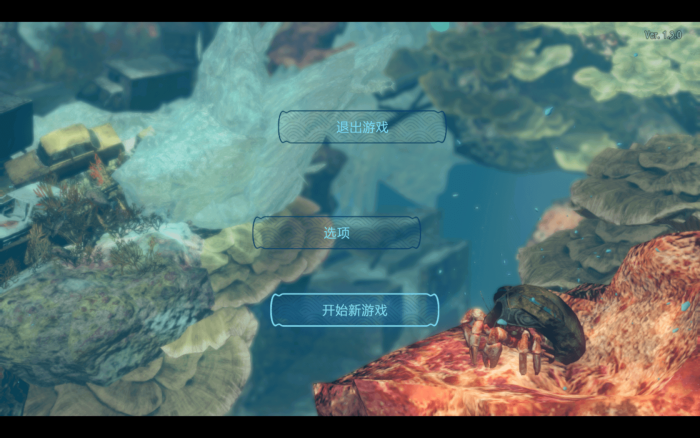700x438 pixels.
Task: Start a new game with 开始新游戏
Action: tap(354, 310)
